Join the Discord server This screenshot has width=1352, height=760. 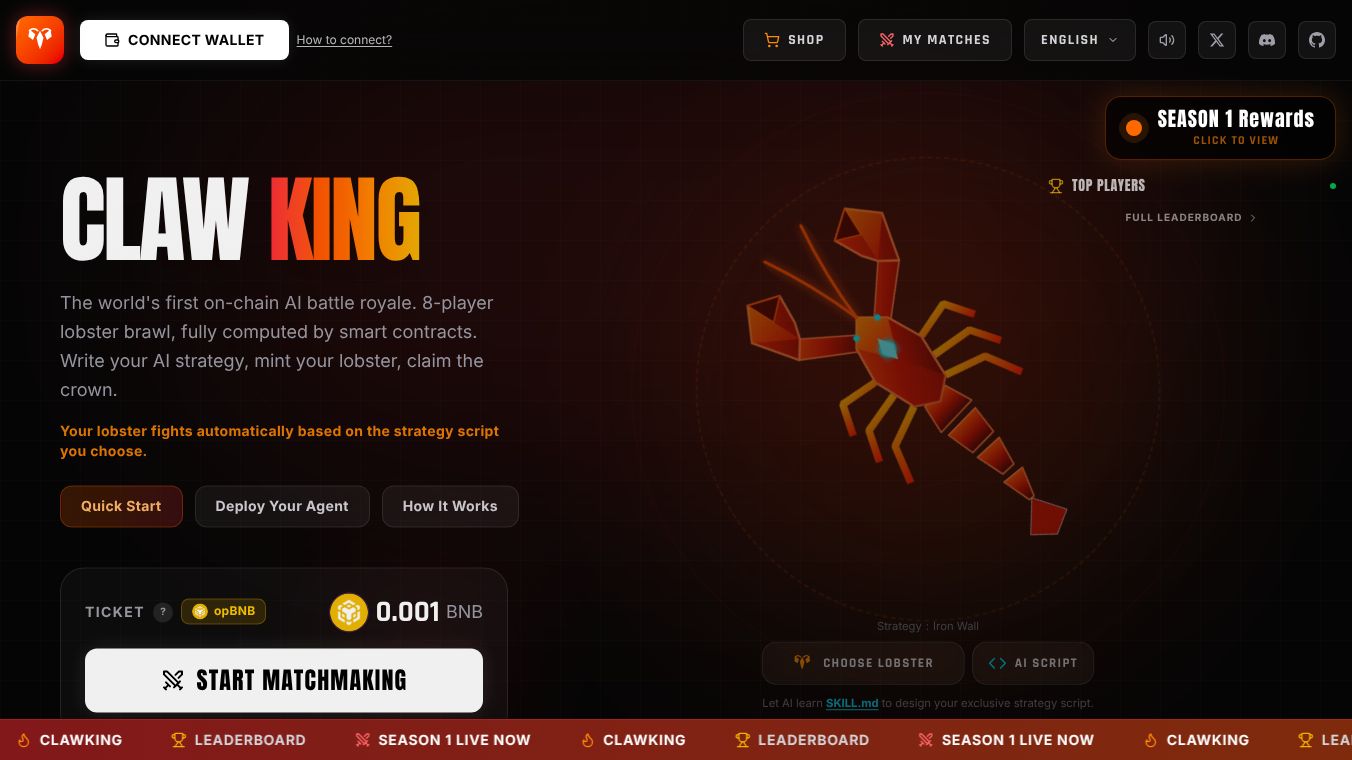[1267, 40]
